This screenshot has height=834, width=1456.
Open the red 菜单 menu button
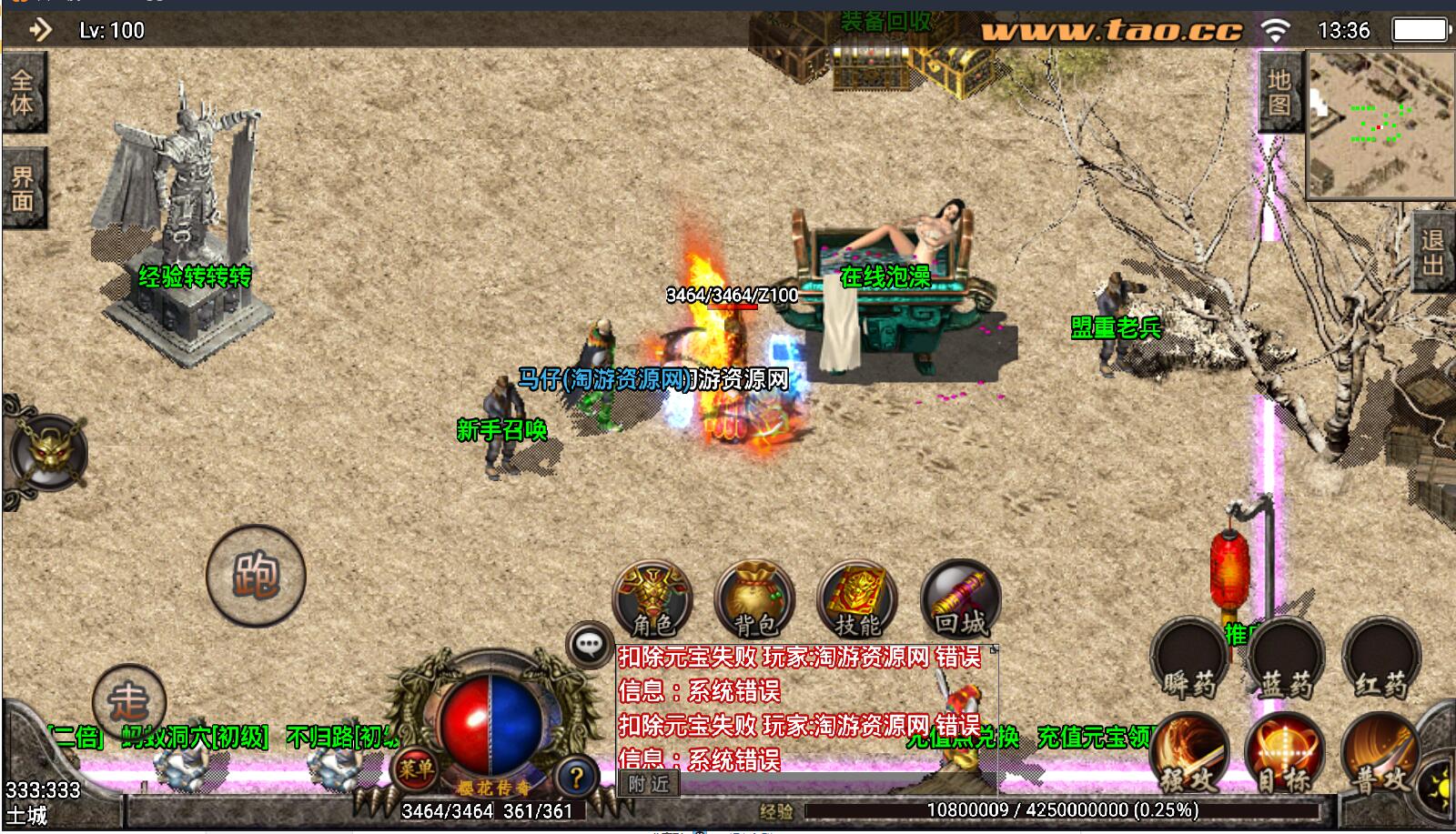click(x=416, y=770)
